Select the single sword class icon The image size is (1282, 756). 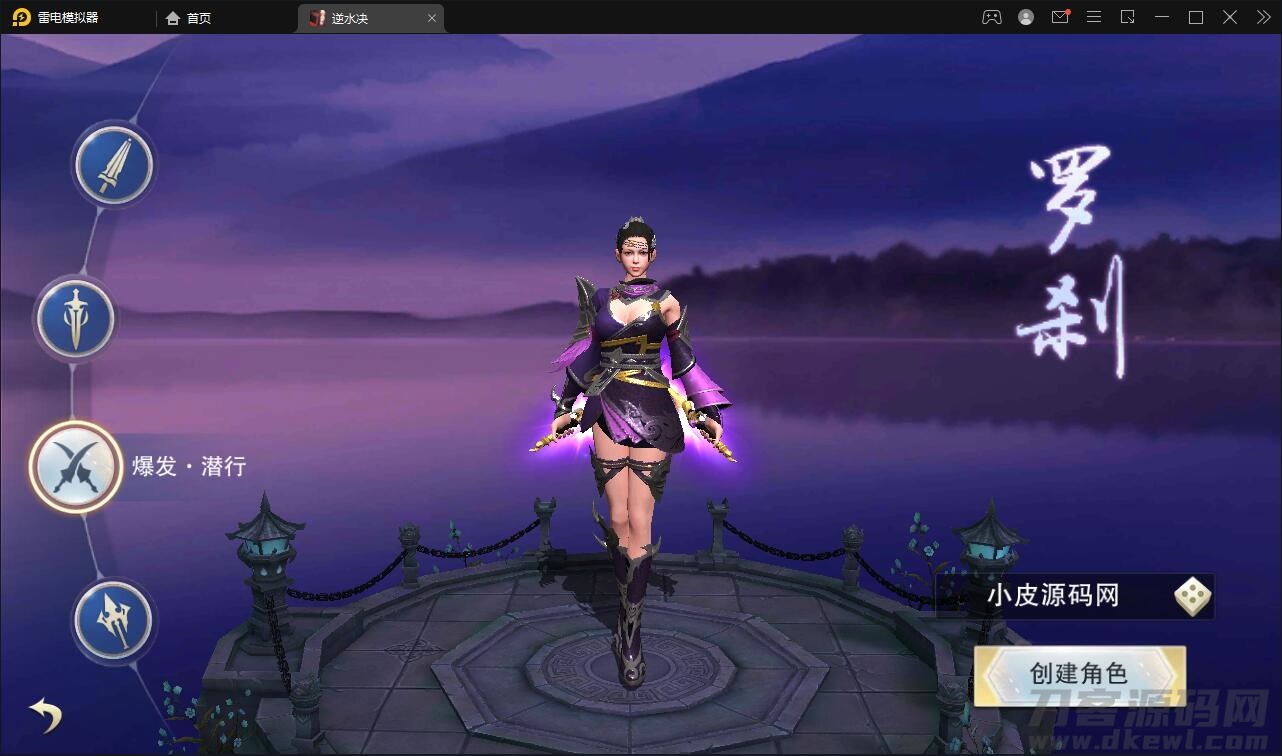pos(114,166)
